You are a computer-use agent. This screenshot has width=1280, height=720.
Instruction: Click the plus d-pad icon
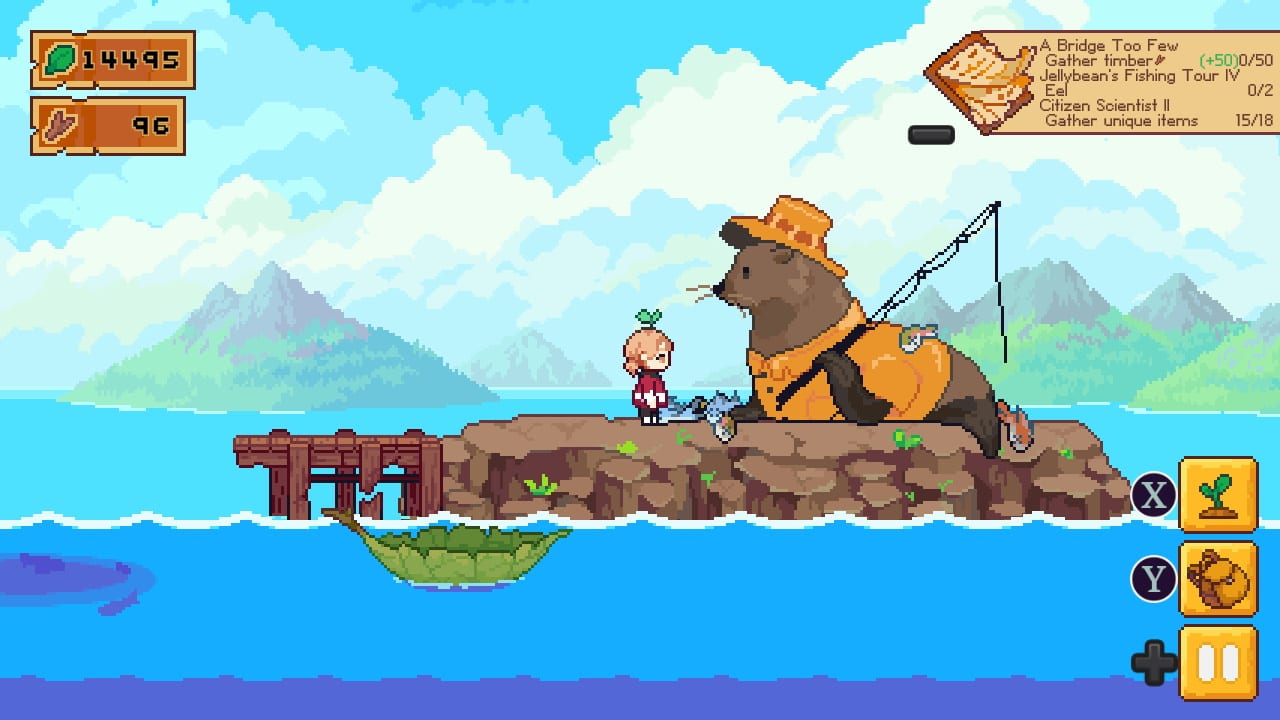pyautogui.click(x=1154, y=660)
